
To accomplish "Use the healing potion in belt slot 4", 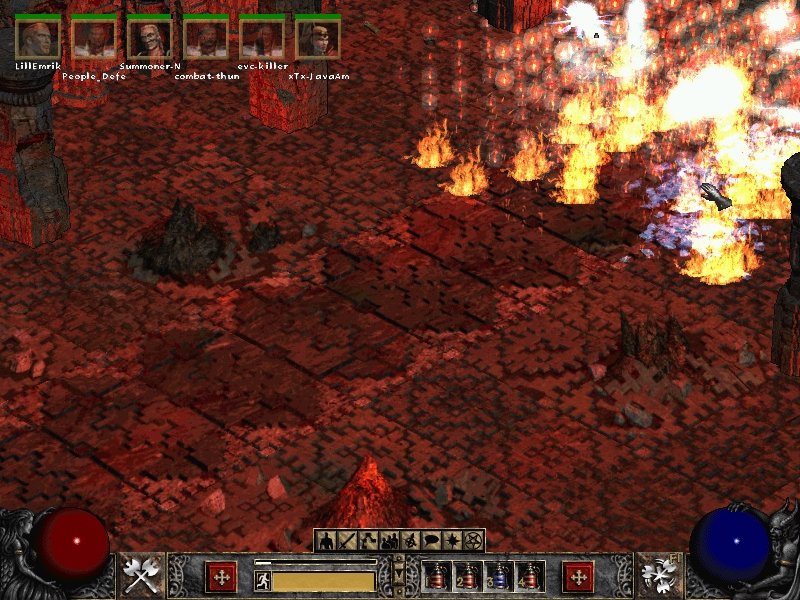I will click(x=528, y=577).
